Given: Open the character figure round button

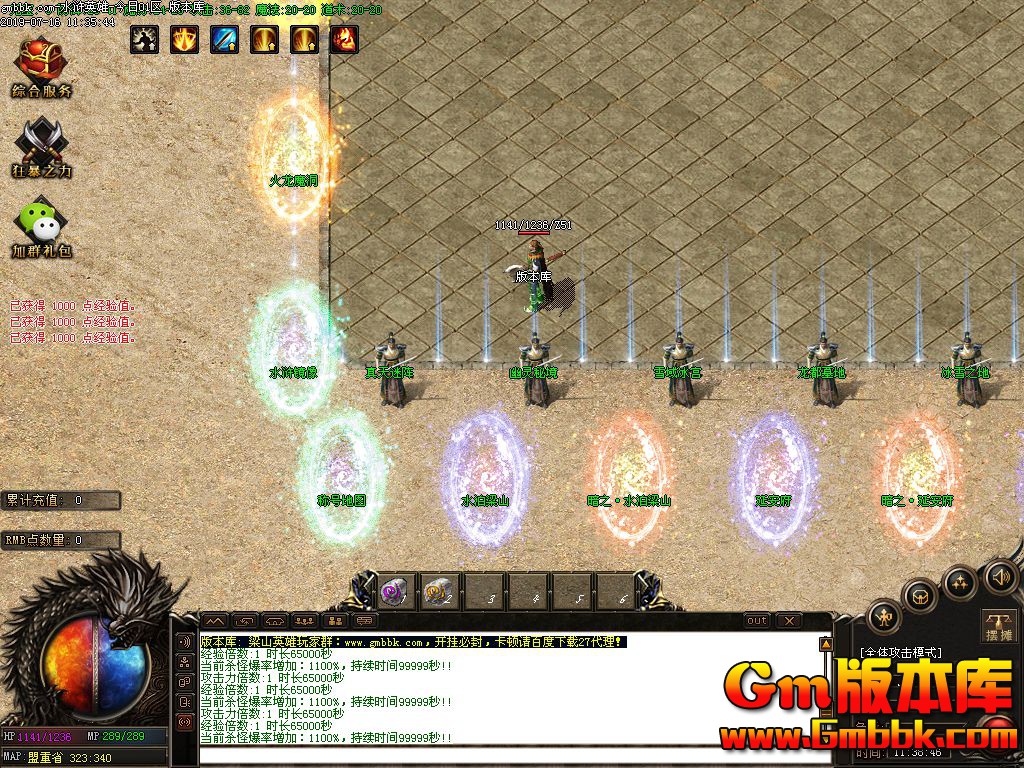Looking at the screenshot, I should pyautogui.click(x=884, y=616).
